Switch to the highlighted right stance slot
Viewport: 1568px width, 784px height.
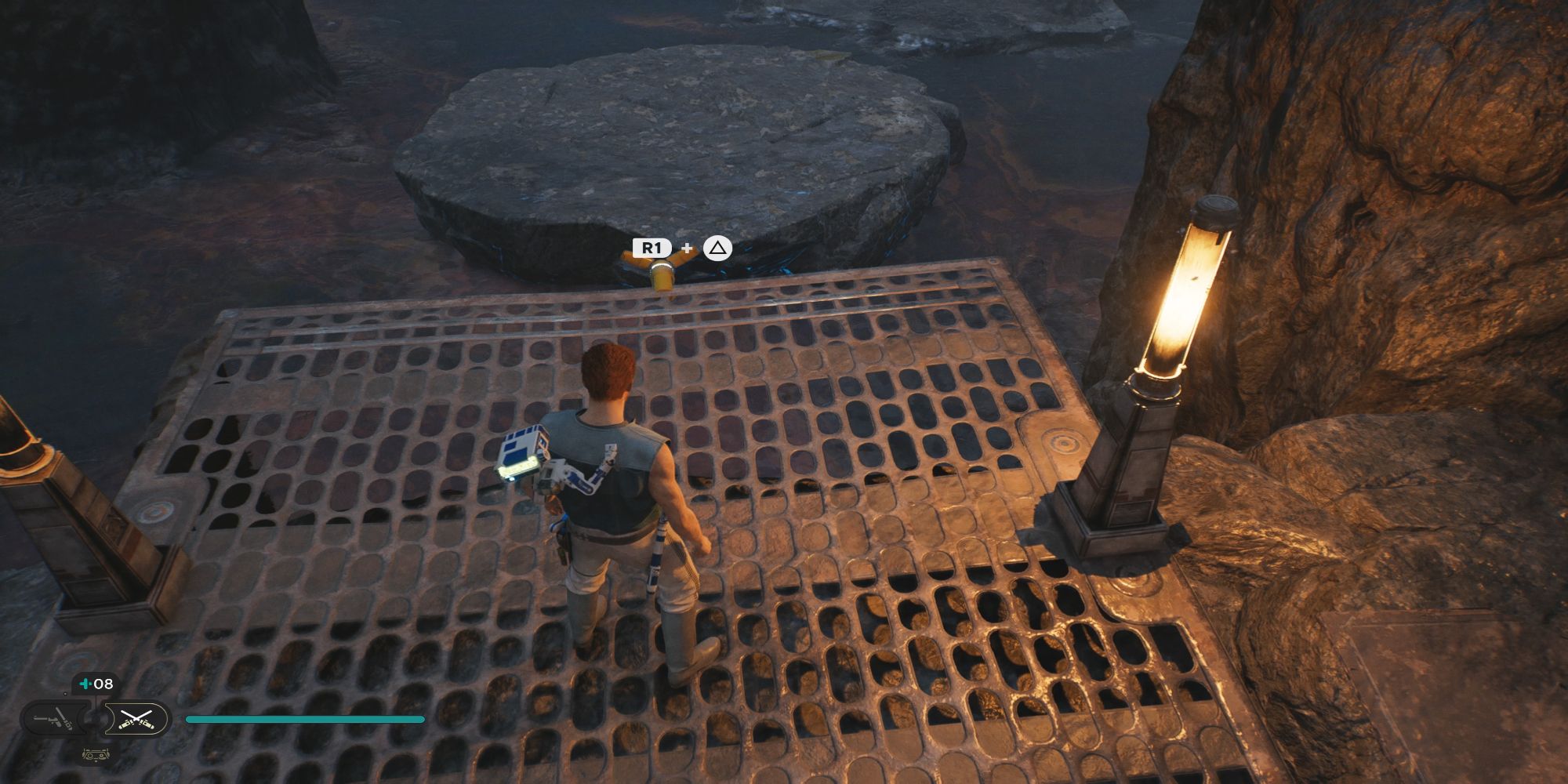click(x=136, y=717)
